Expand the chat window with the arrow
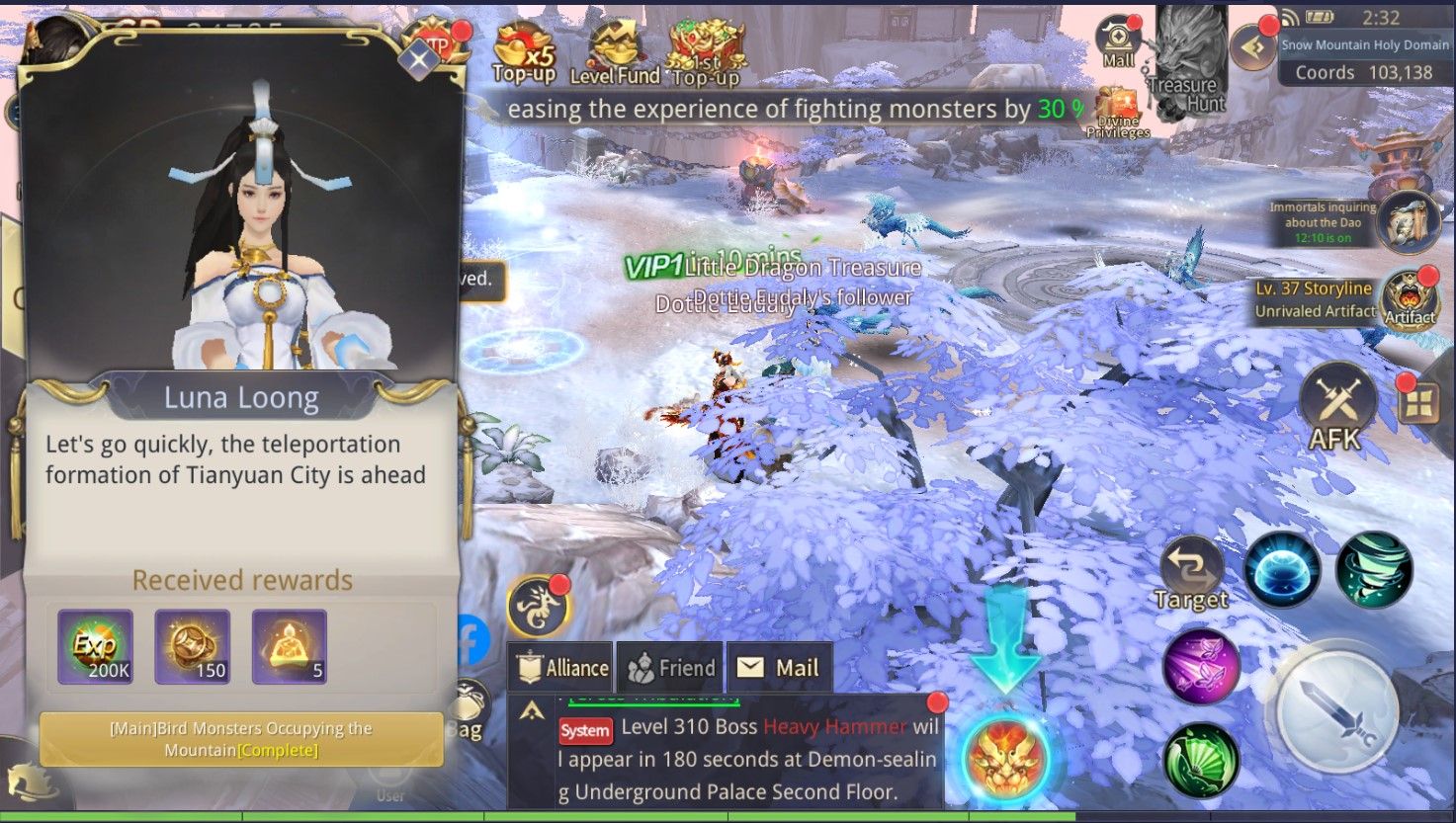 click(x=532, y=708)
